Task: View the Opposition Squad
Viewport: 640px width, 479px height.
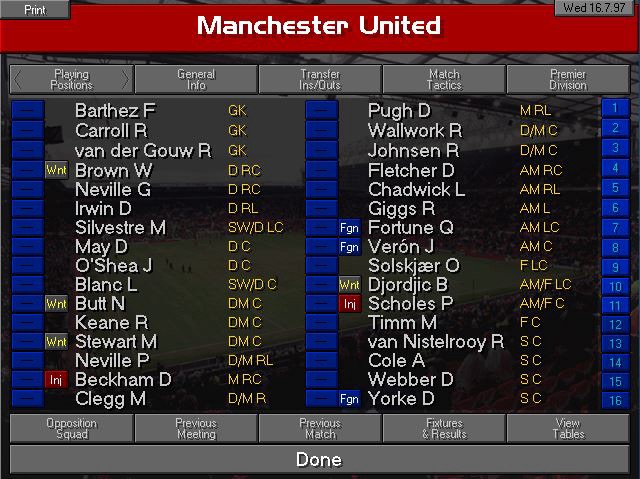Action: point(71,429)
